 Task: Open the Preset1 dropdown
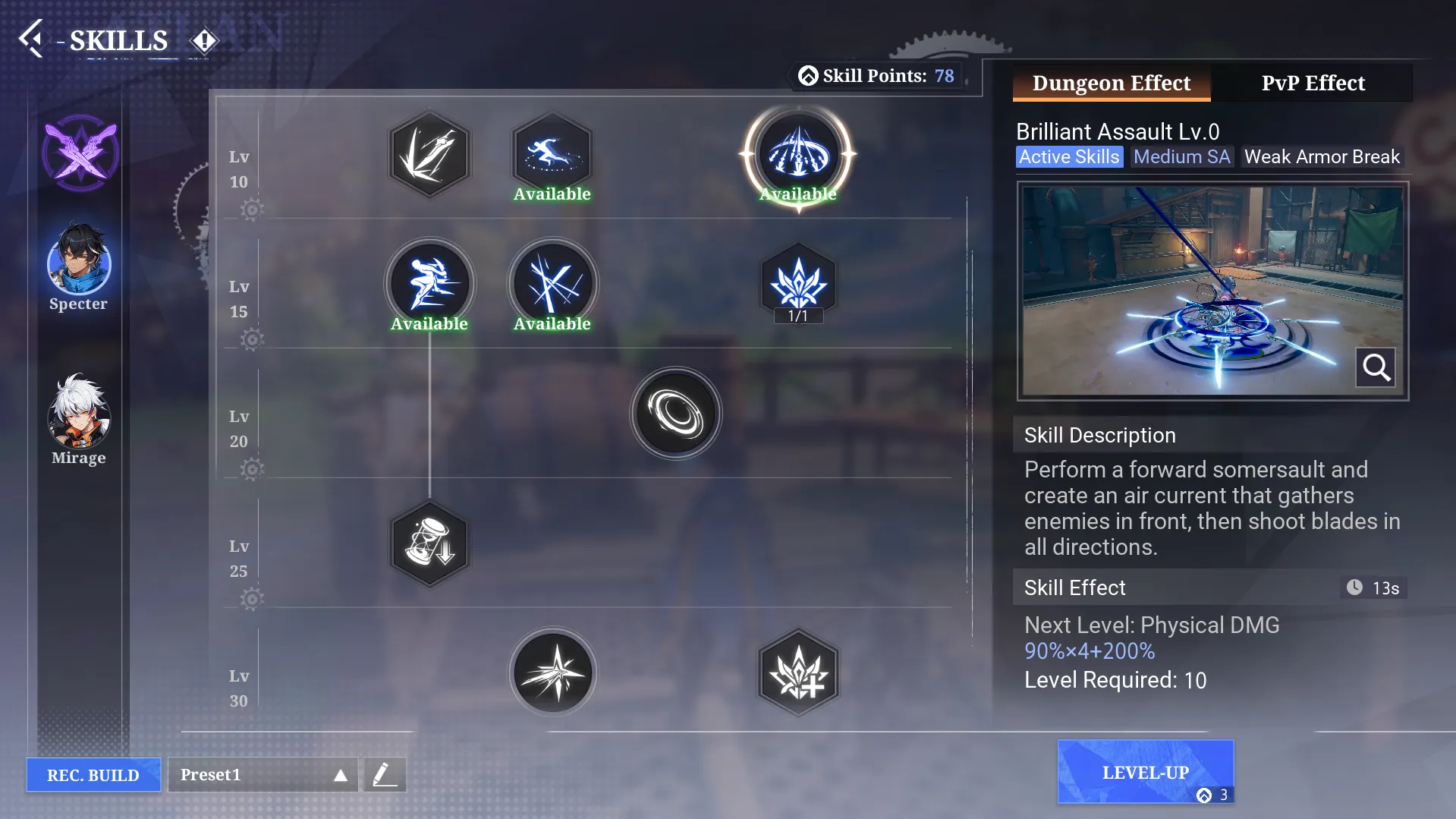263,774
